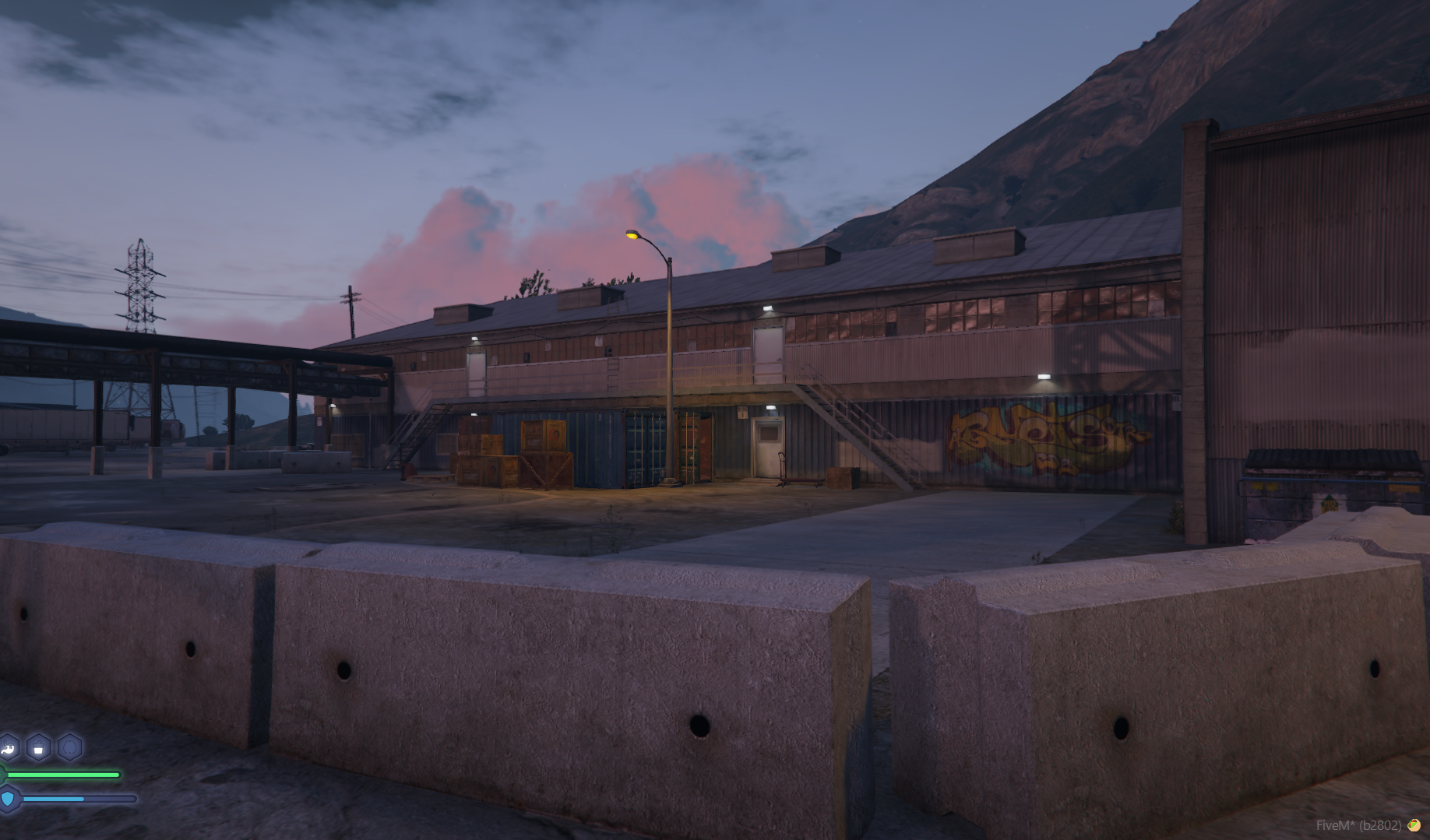Click the FiveM taco watermark icon
Screen dimensions: 1430x840
(x=1413, y=825)
